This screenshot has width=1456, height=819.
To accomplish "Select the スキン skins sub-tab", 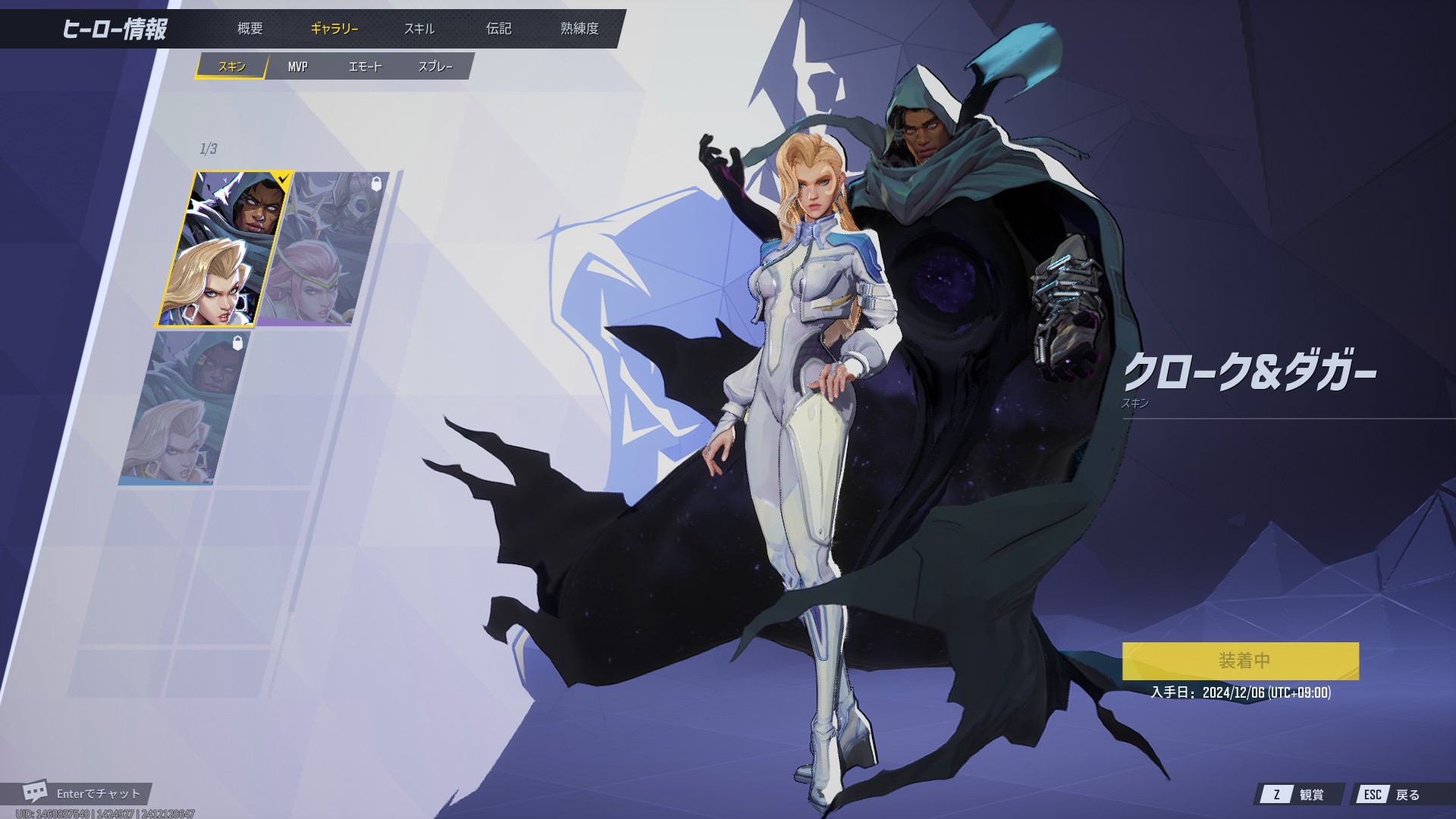I will (232, 67).
